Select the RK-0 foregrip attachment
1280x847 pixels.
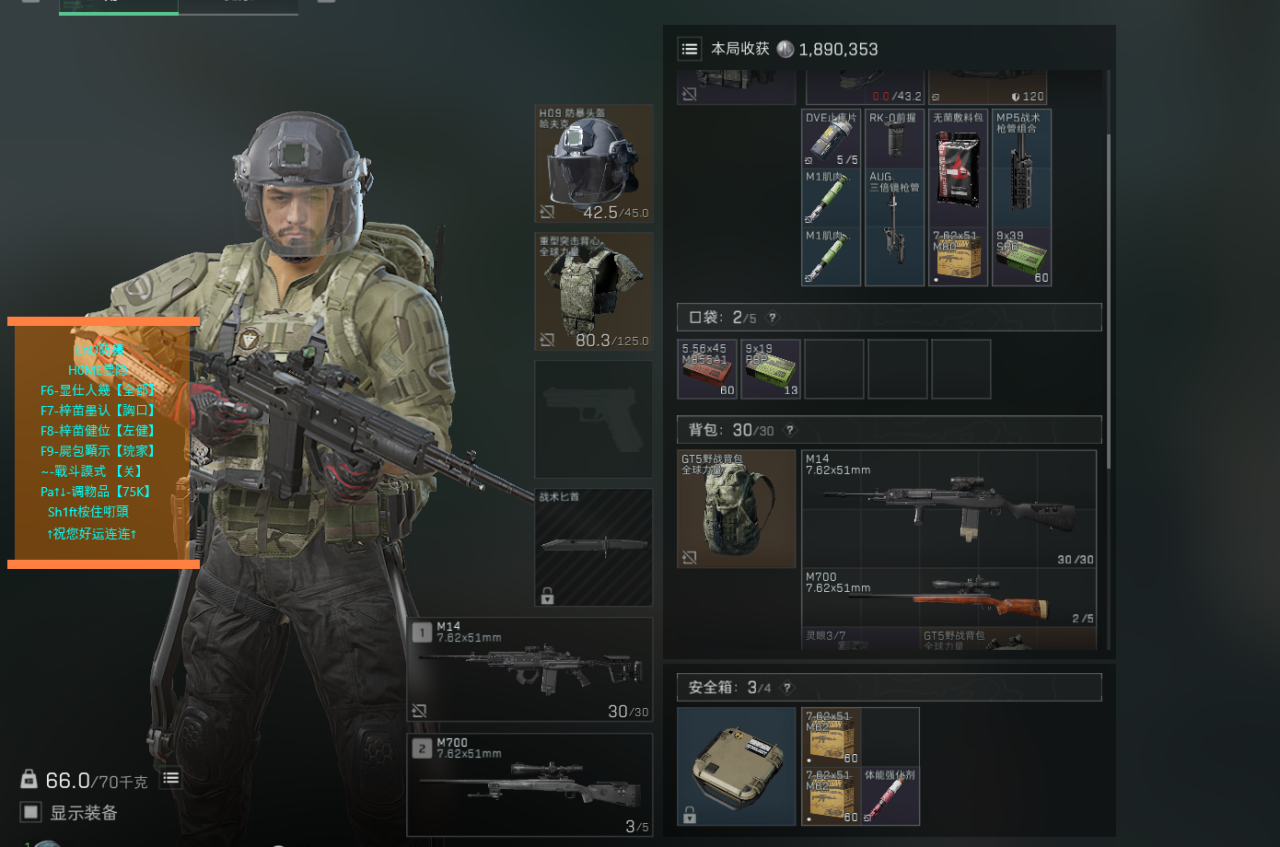point(894,138)
